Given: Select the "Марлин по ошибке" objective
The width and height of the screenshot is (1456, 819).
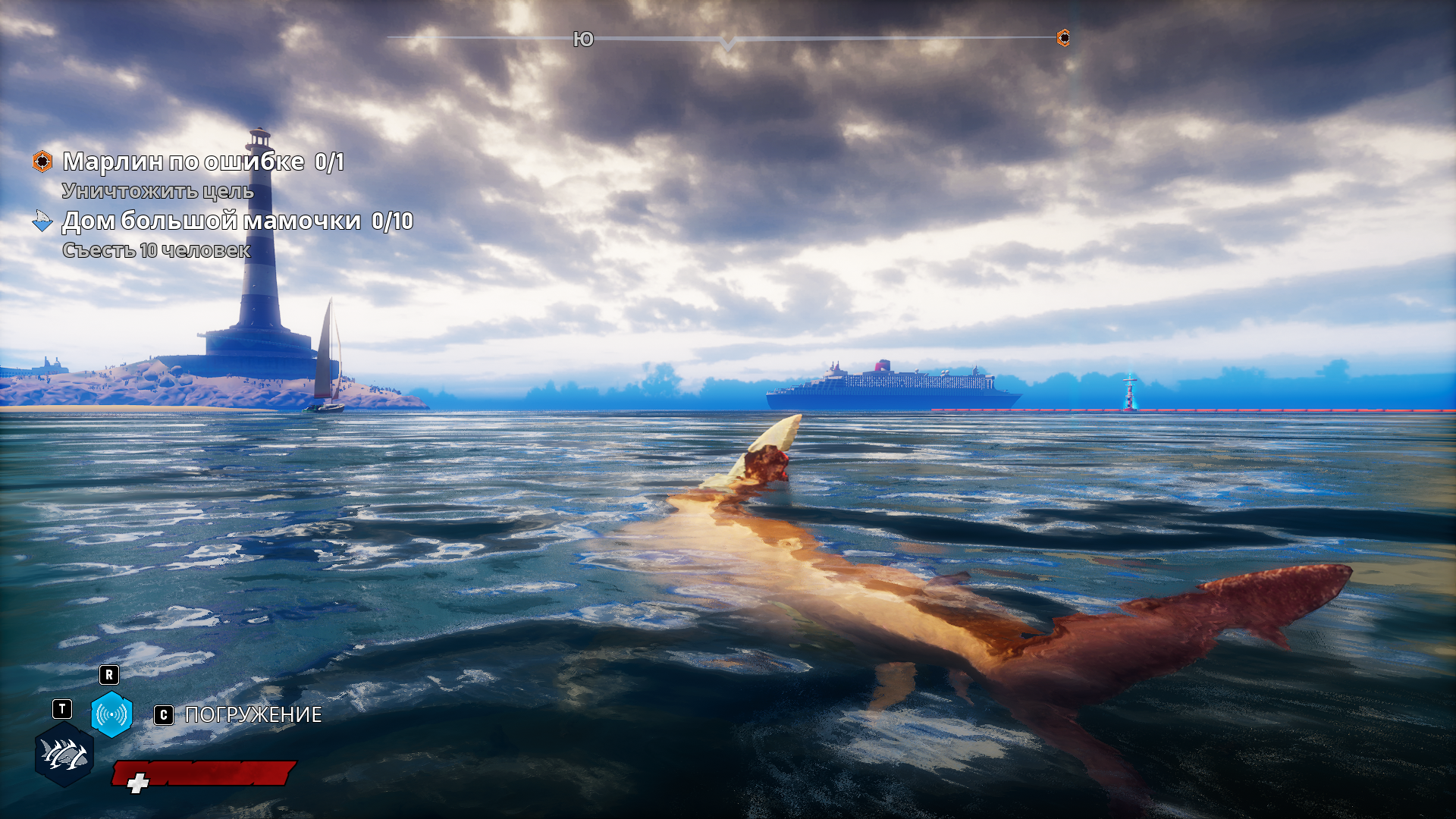Looking at the screenshot, I should [184, 162].
